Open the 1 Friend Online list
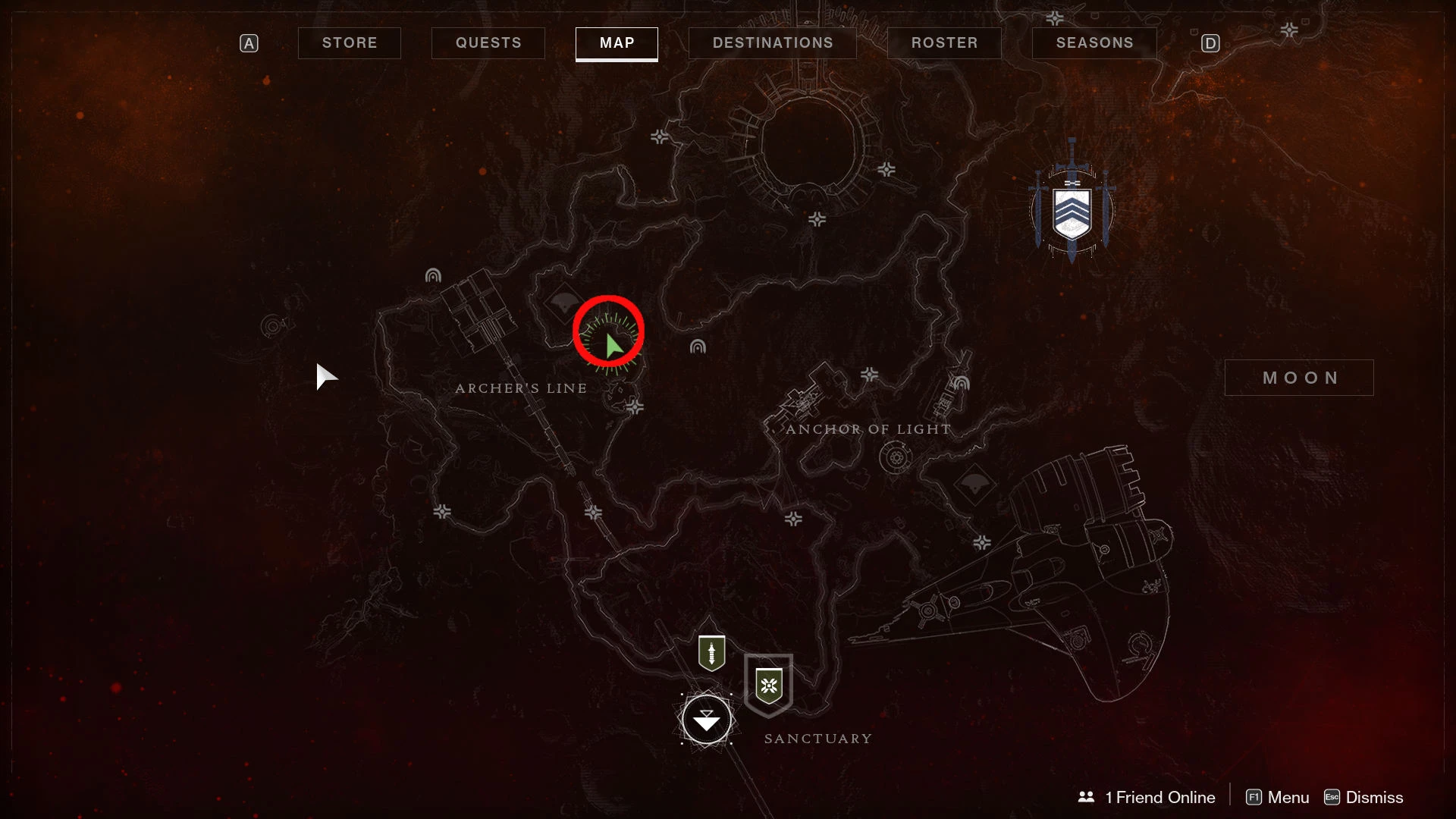Viewport: 1456px width, 819px height. [x=1147, y=797]
